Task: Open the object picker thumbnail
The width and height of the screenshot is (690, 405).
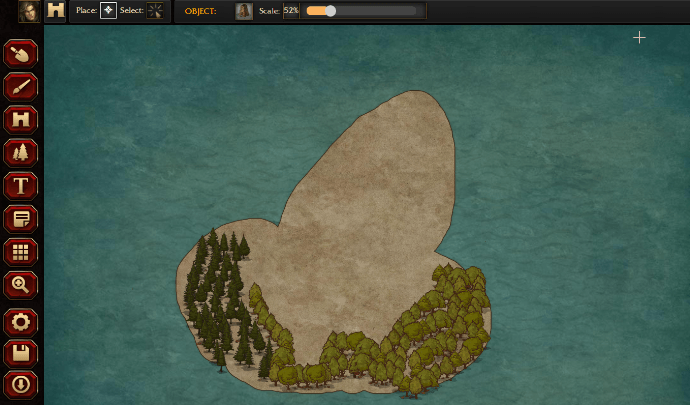Action: 243,11
